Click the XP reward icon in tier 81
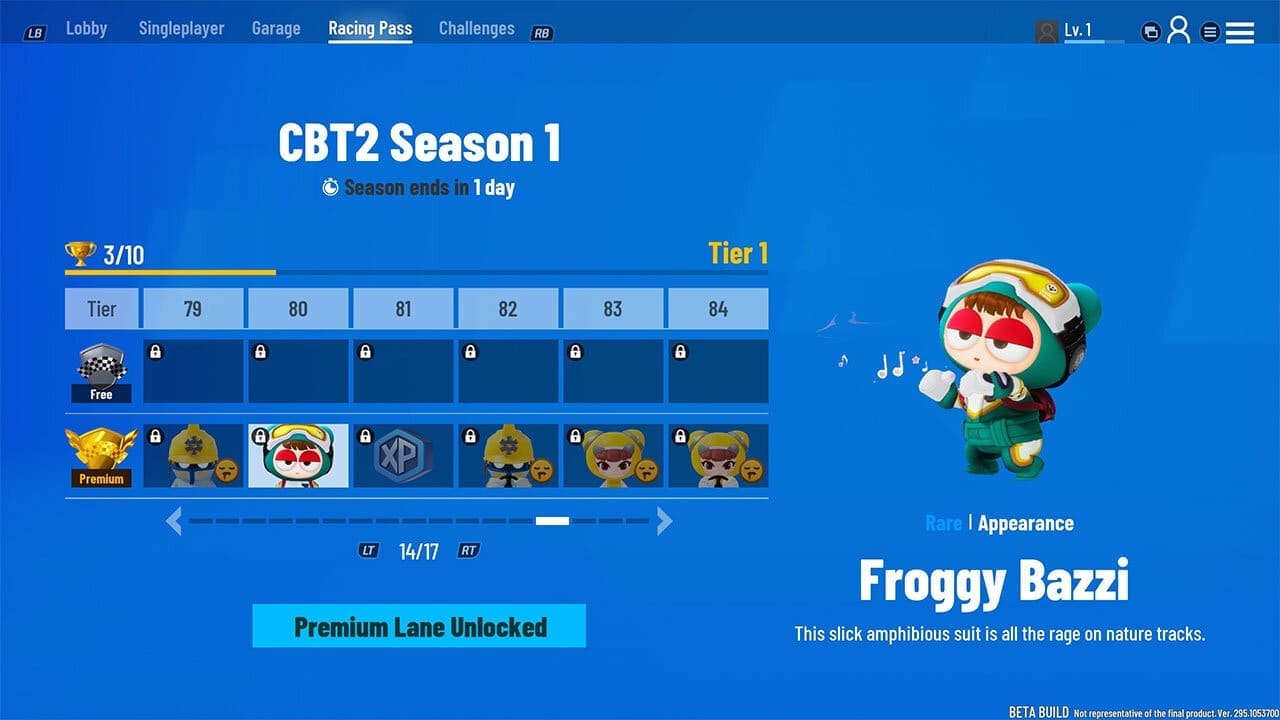The width and height of the screenshot is (1280, 720). 403,456
